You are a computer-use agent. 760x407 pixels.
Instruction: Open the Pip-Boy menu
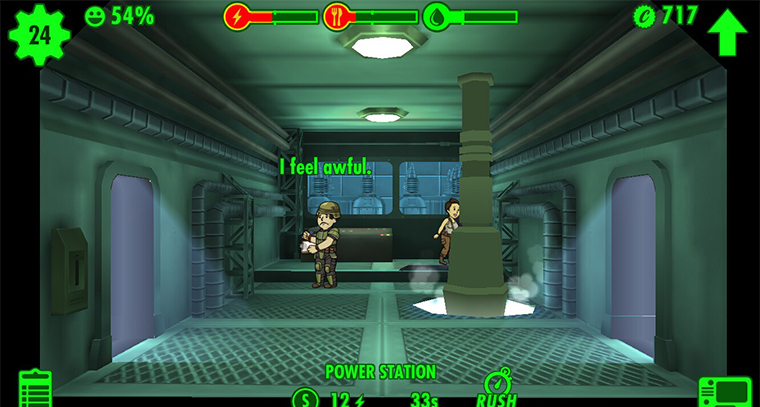pyautogui.click(x=724, y=392)
